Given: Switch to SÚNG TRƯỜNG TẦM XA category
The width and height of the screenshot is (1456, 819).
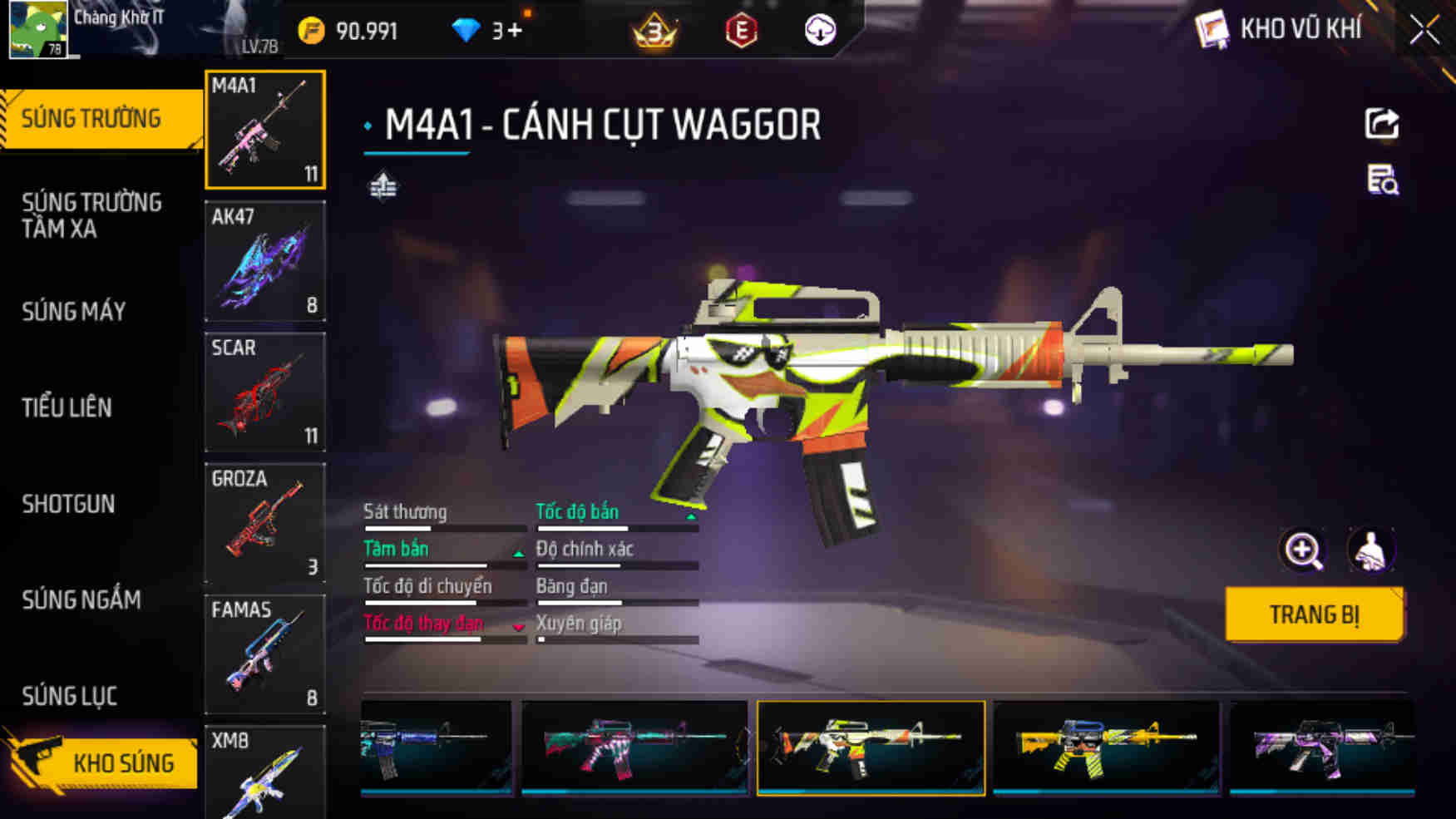Looking at the screenshot, I should click(91, 215).
